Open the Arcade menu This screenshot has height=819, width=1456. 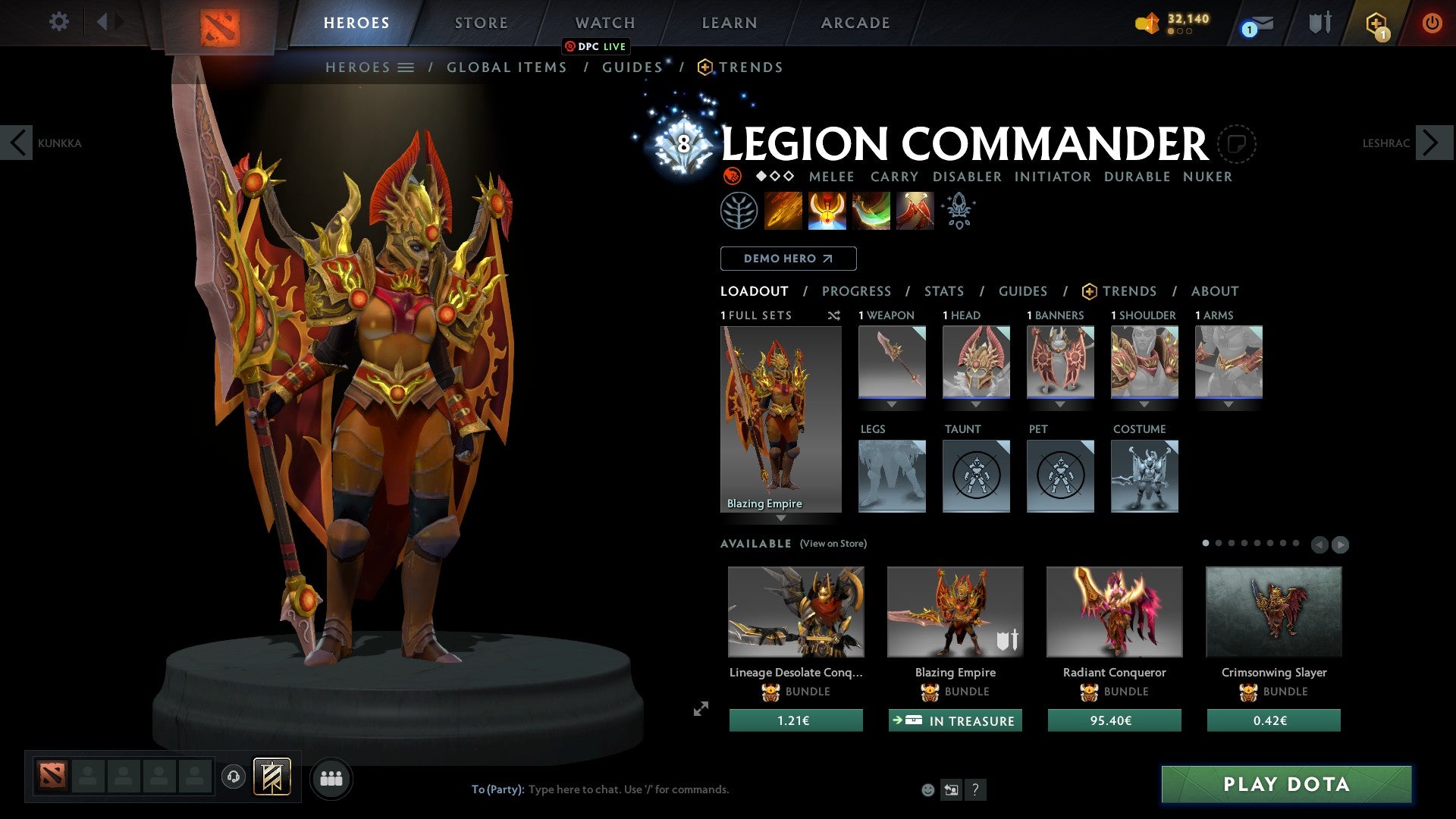click(855, 22)
